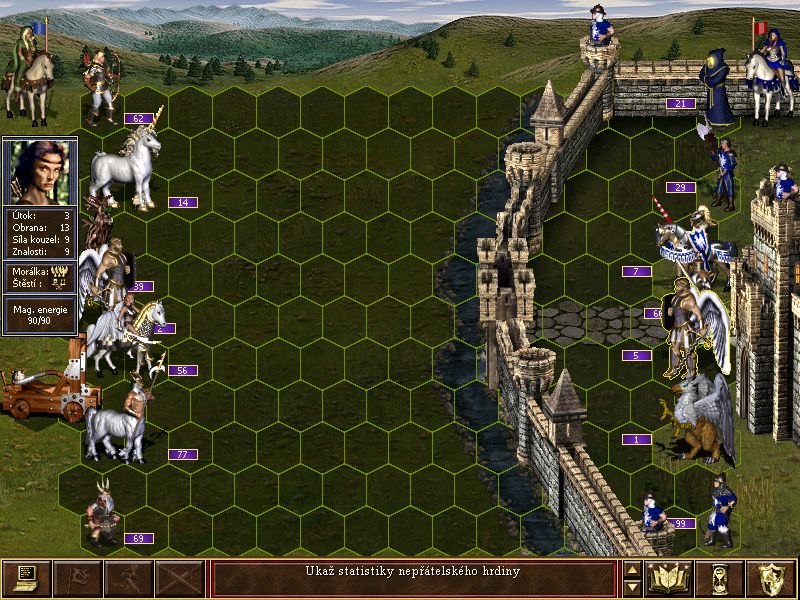Image resolution: width=800 pixels, height=600 pixels.
Task: Surrender the battle with the flag button
Action: coord(77,578)
